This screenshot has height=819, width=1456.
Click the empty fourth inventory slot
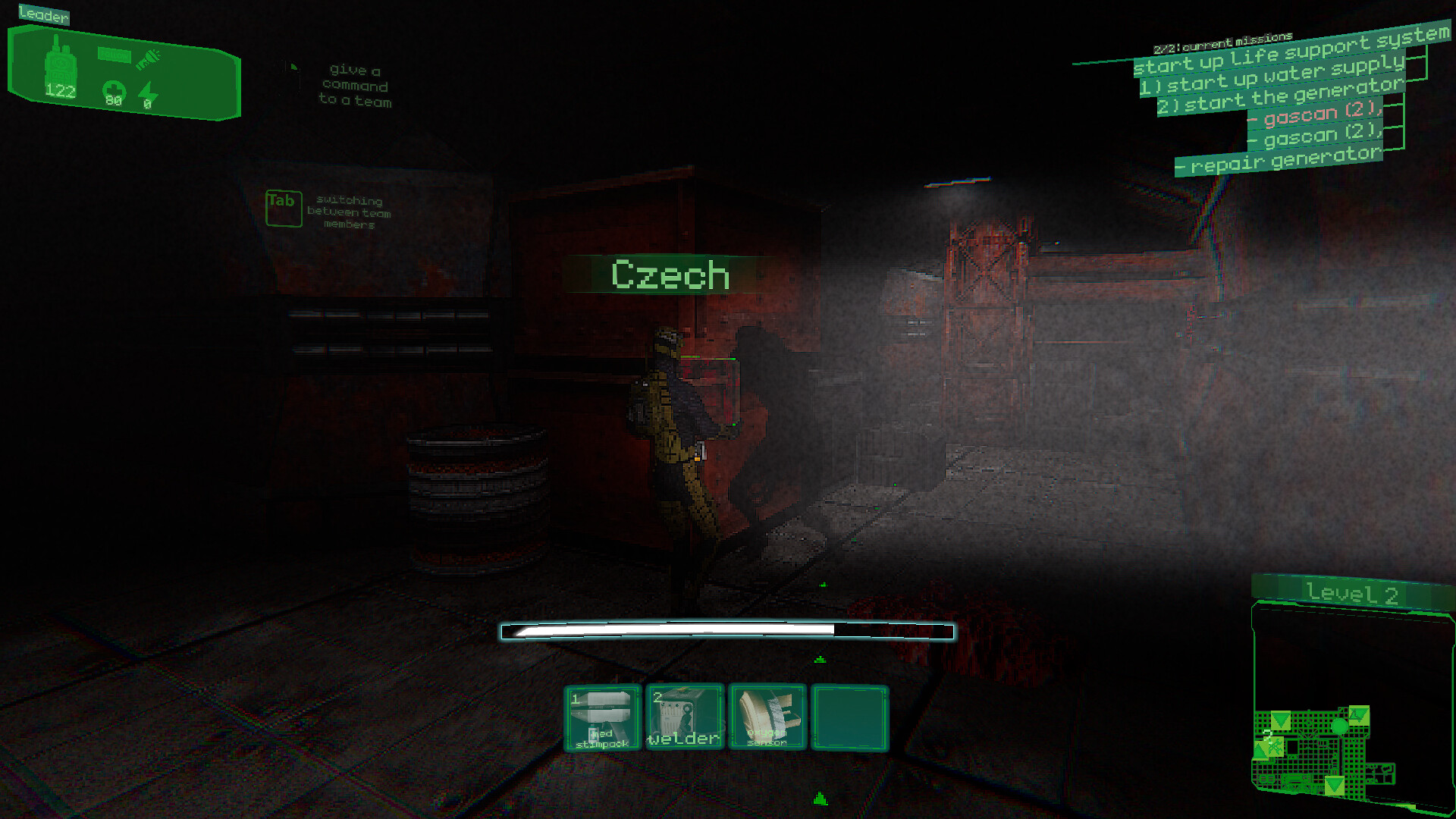coord(851,717)
